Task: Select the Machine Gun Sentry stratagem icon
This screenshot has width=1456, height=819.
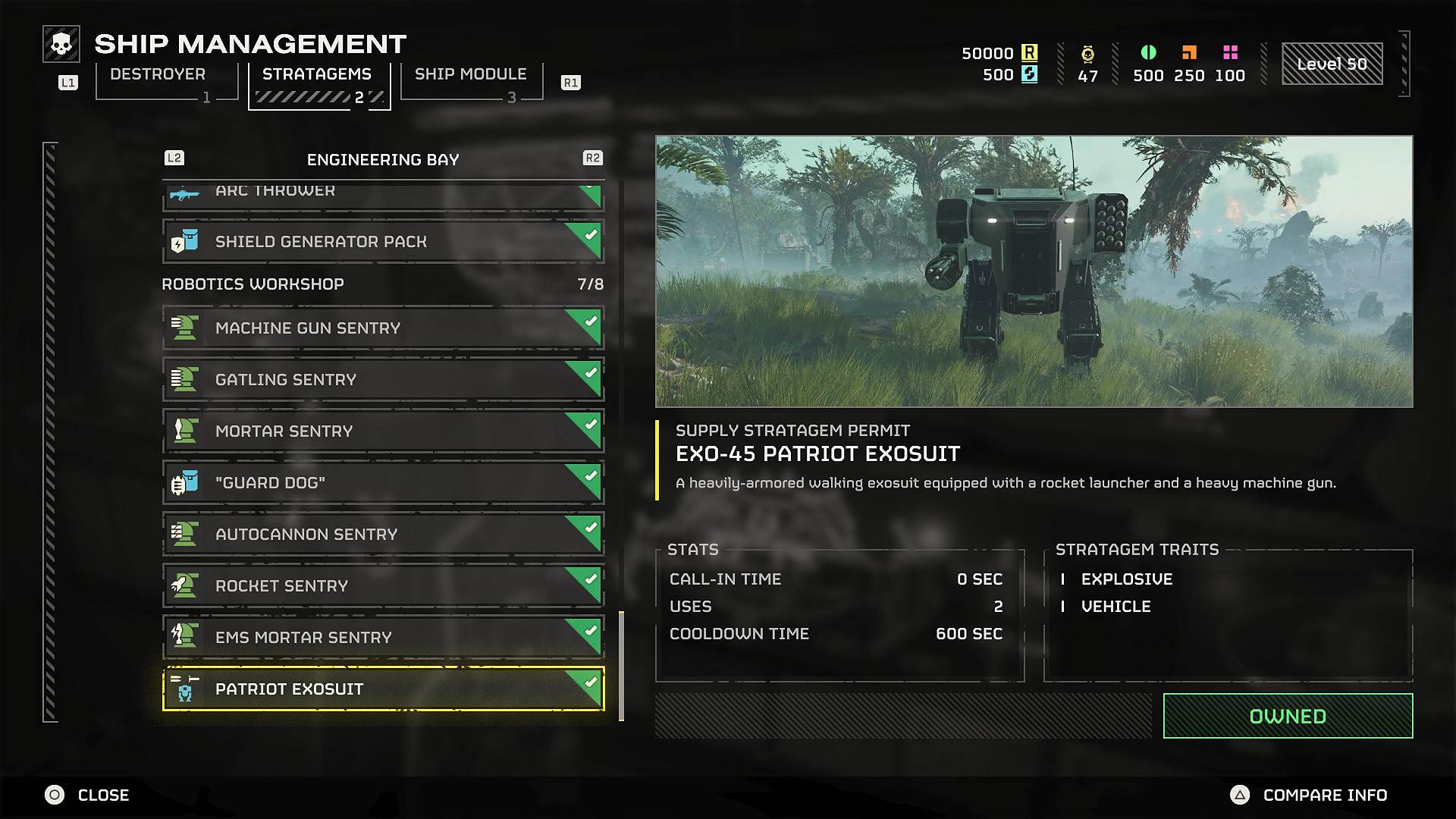Action: [x=184, y=327]
